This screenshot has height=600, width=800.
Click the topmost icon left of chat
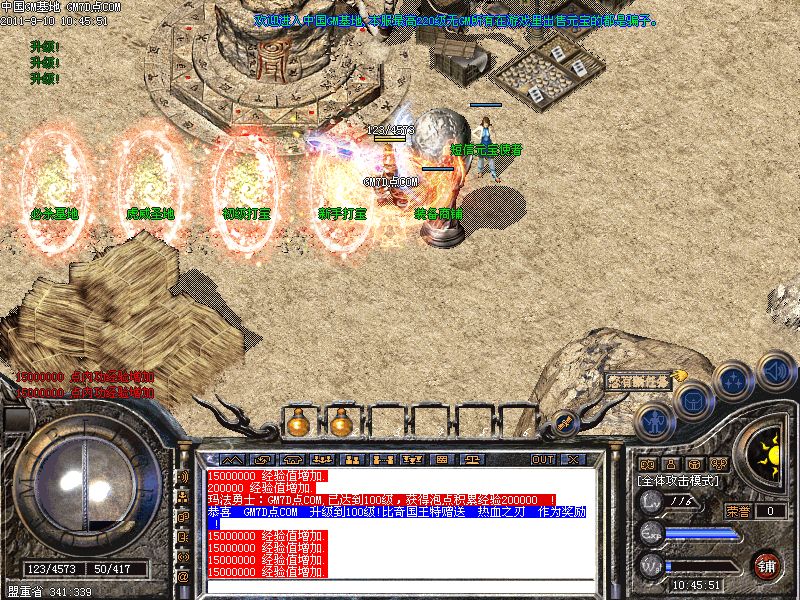tap(183, 477)
